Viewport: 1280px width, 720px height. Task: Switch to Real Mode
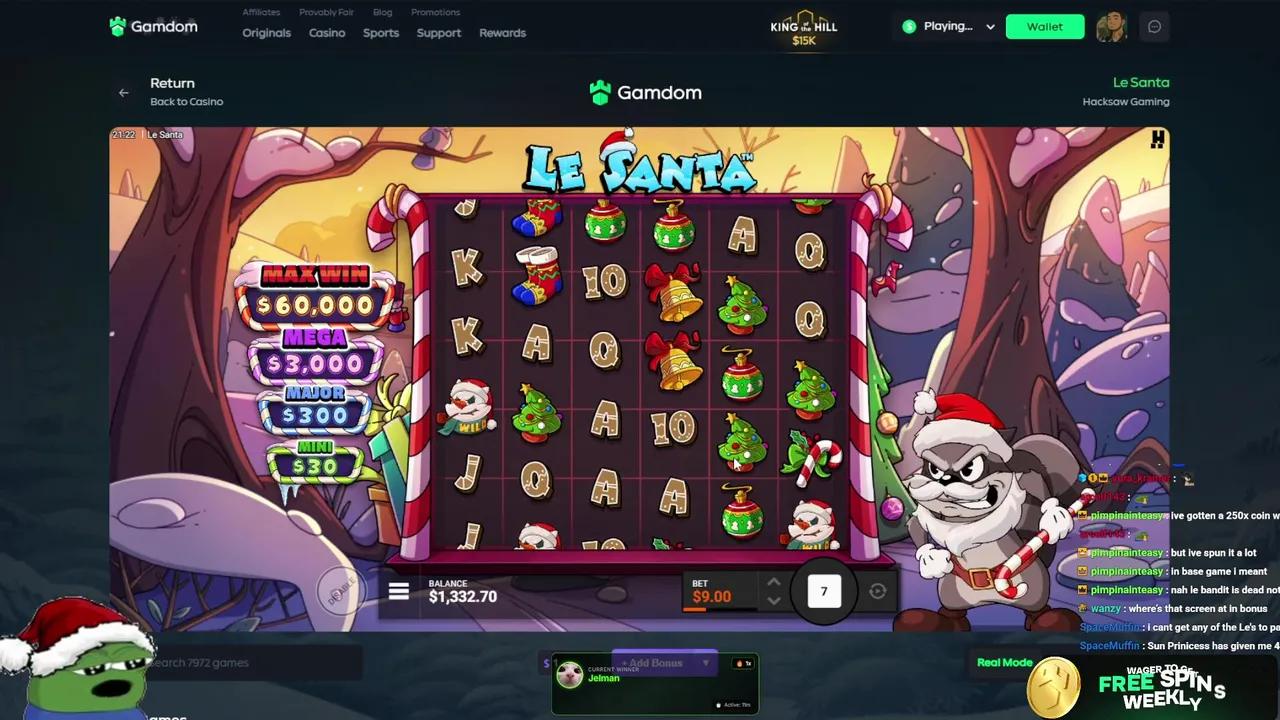[x=1004, y=662]
